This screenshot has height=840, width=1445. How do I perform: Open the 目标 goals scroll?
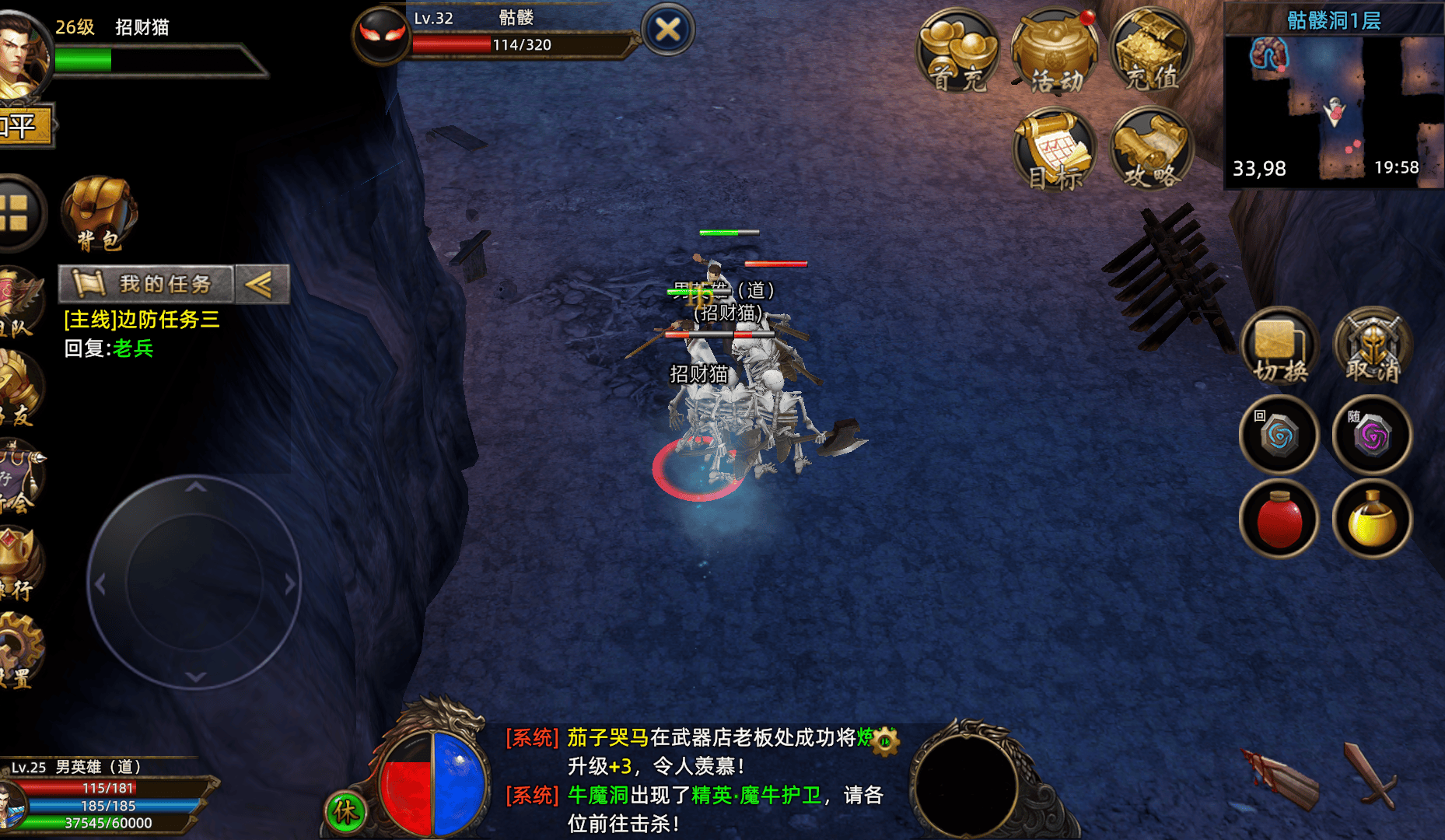1055,150
